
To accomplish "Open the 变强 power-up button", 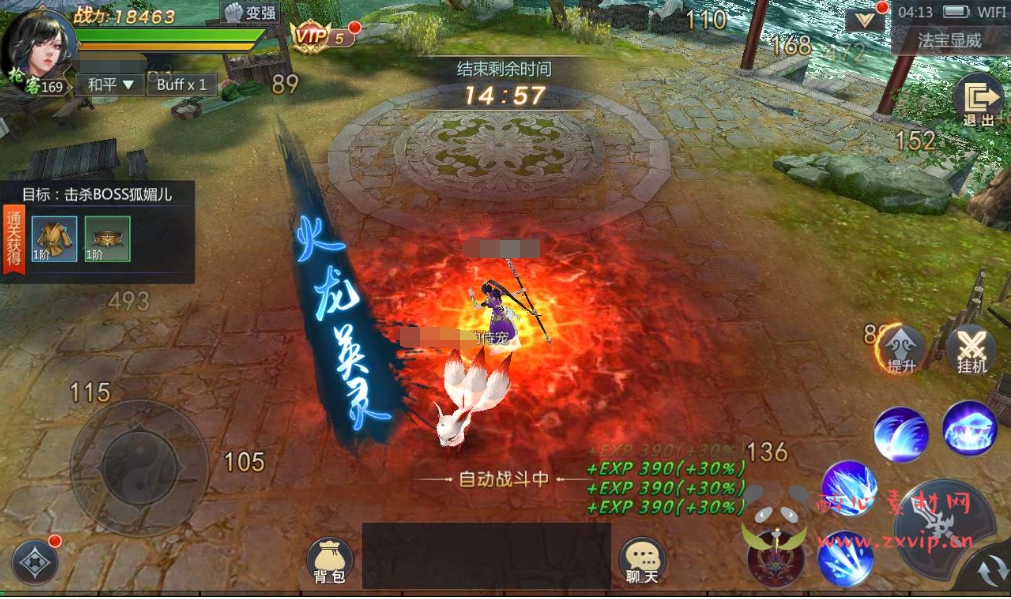I will tap(249, 14).
